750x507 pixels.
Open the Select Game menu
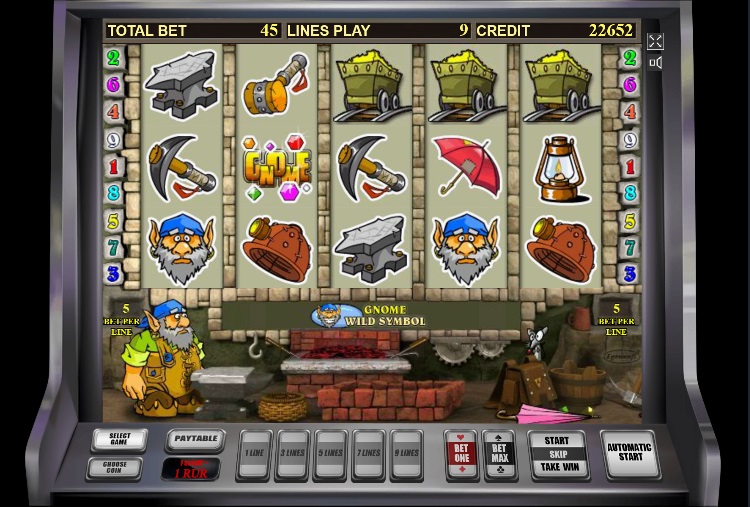tap(119, 440)
